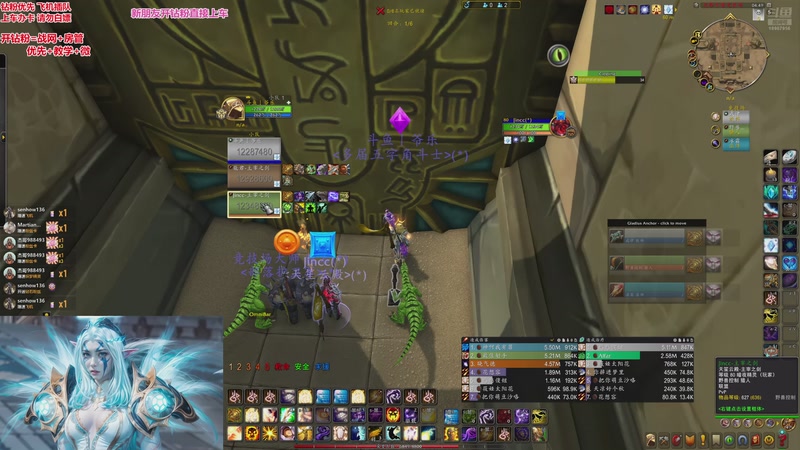Click the target unit frame portrait
This screenshot has width=800, height=450.
coord(561,124)
